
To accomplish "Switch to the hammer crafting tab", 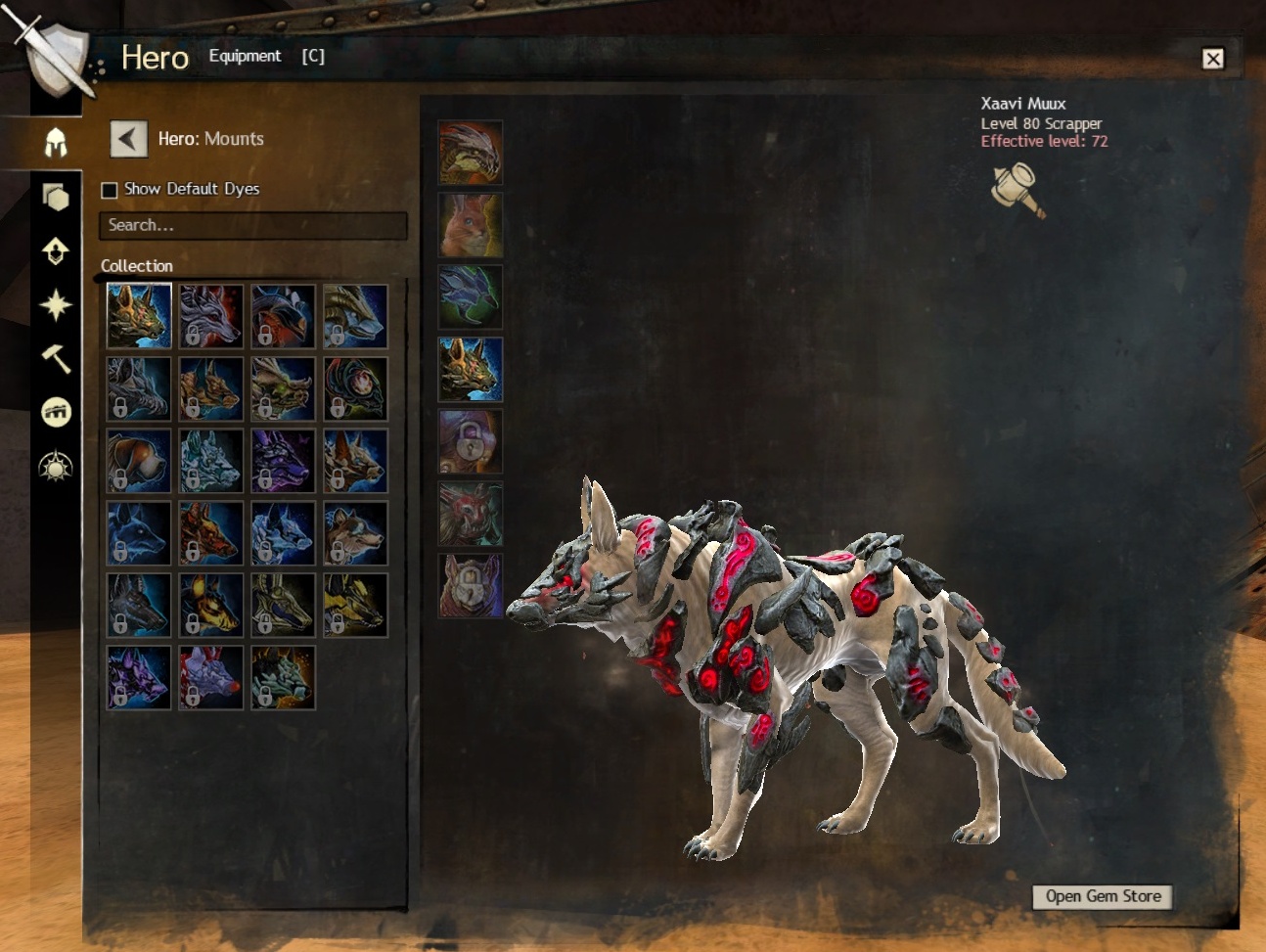I will [x=56, y=358].
